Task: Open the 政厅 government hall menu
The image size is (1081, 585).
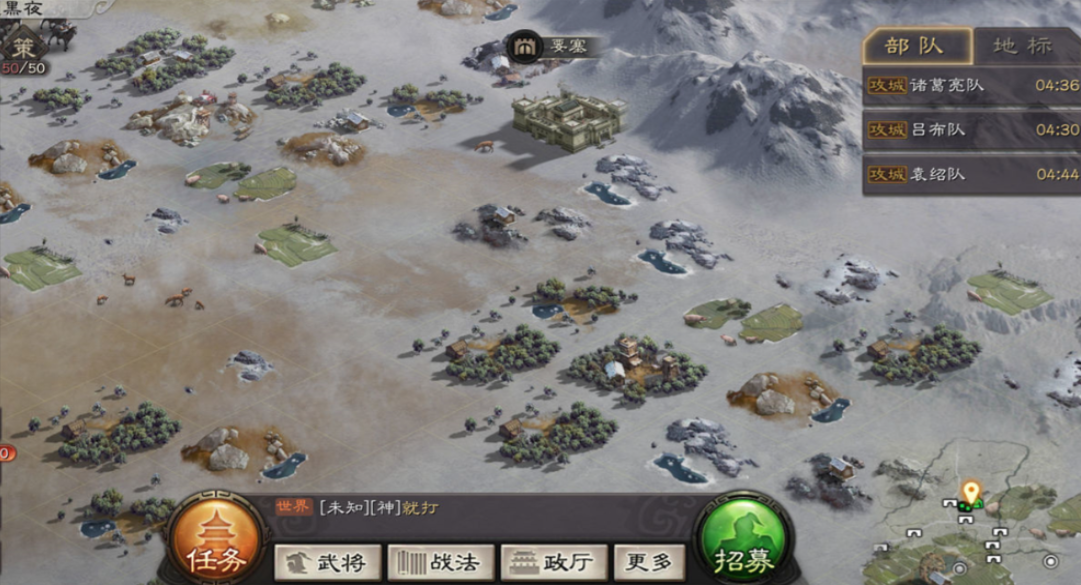Action: tap(553, 562)
